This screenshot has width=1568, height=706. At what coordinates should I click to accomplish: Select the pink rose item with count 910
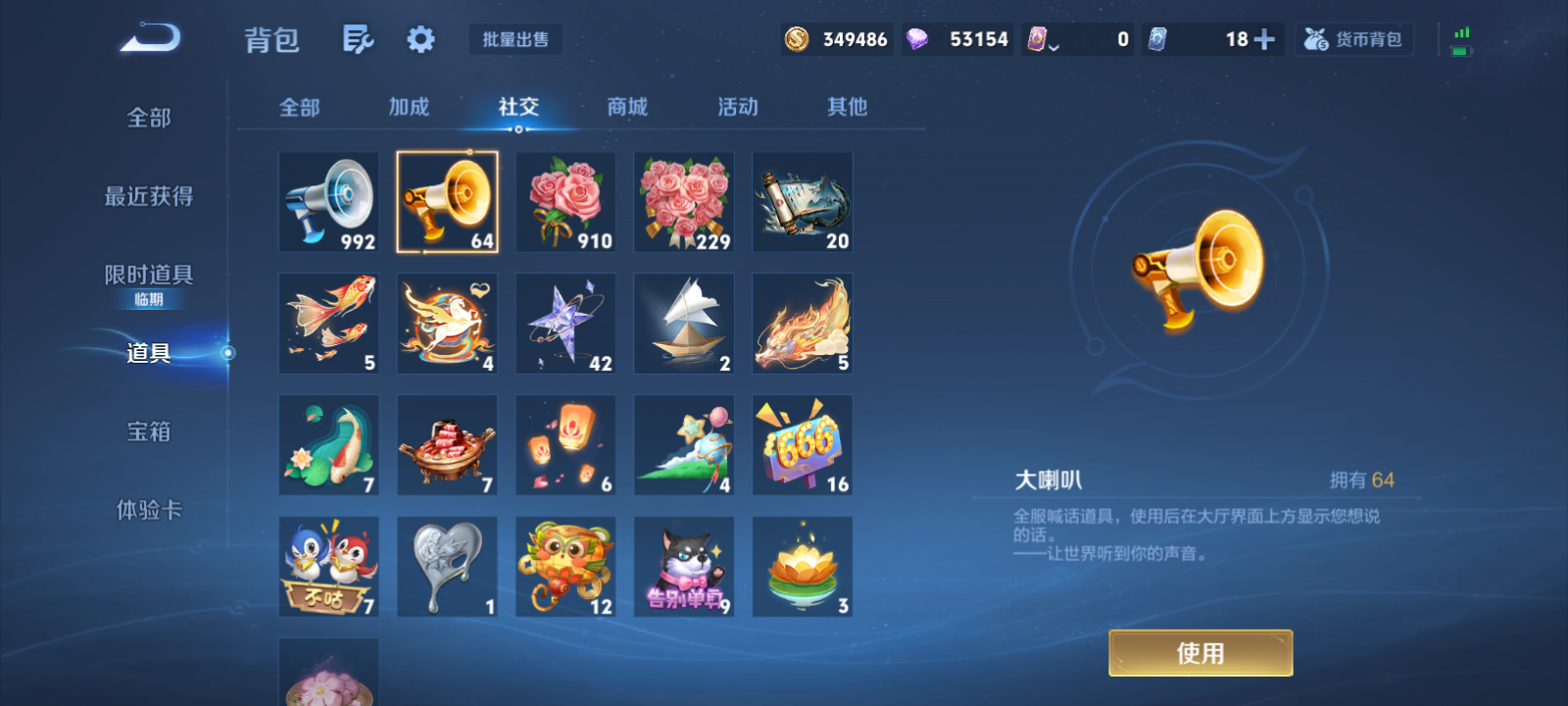(564, 202)
